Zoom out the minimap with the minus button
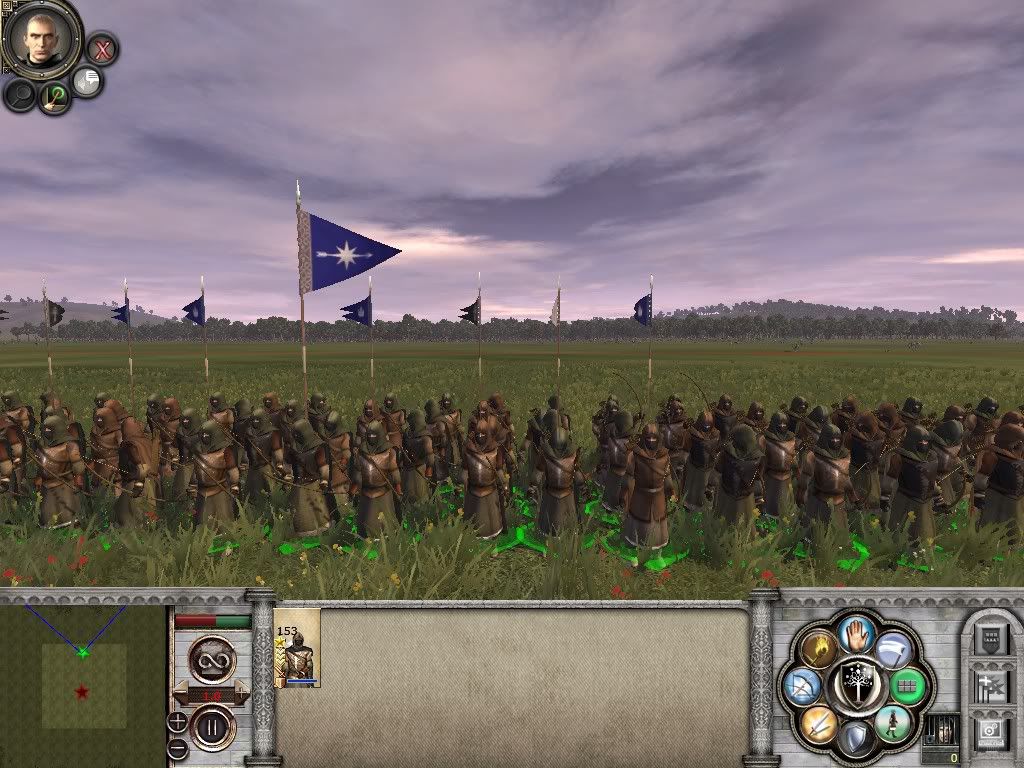1024x768 pixels. (x=176, y=746)
